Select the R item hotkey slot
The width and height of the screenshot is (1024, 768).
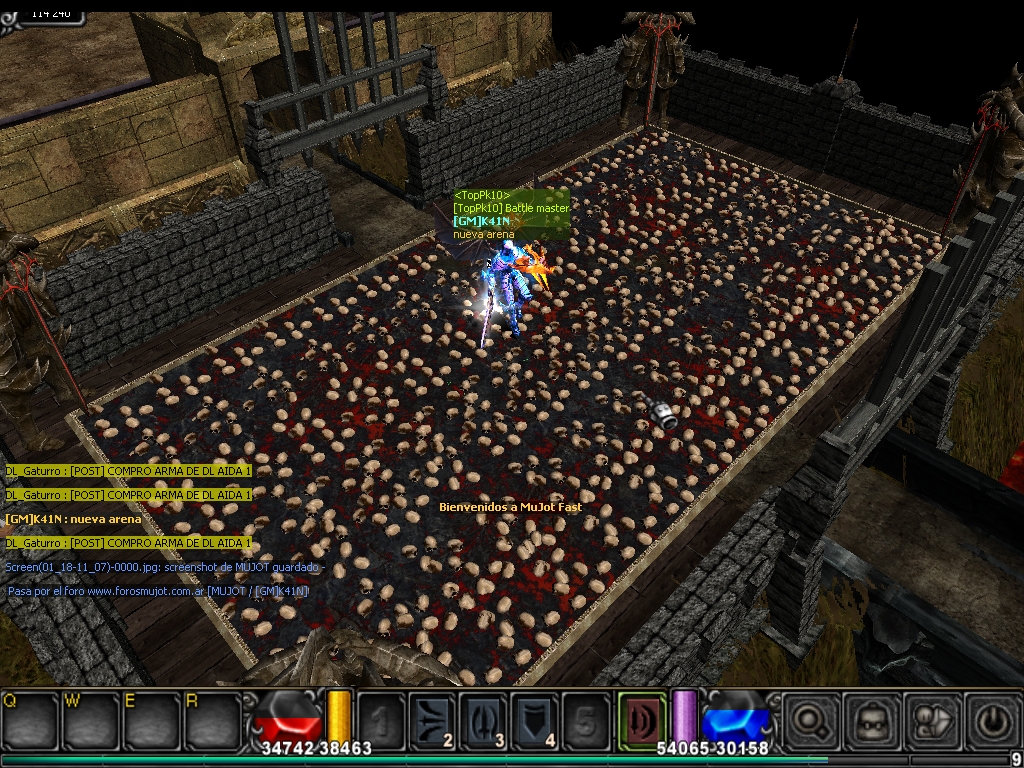click(x=212, y=719)
